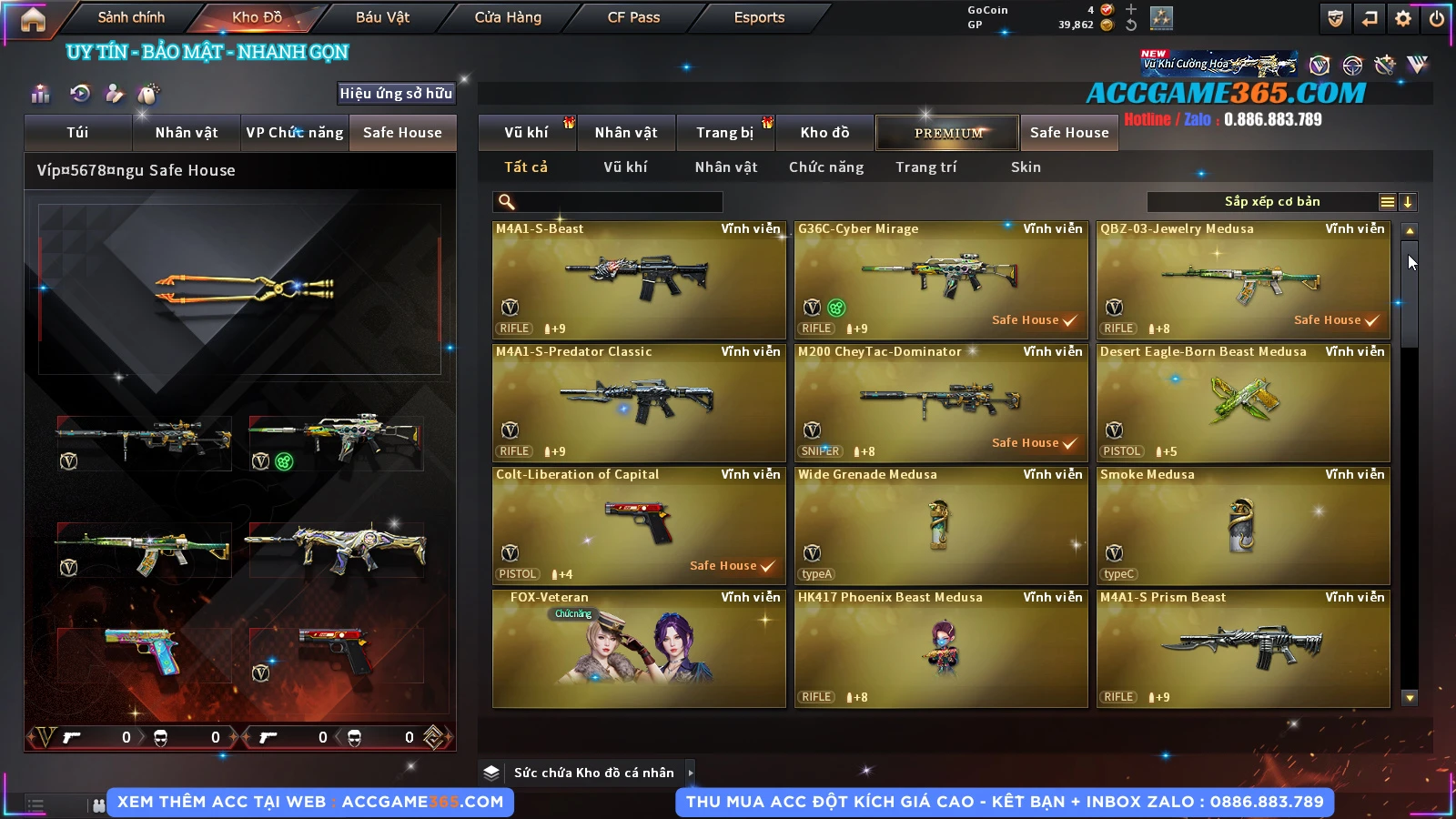This screenshot has height=819, width=1456.
Task: Open the settings gear icon
Action: coord(1403,18)
